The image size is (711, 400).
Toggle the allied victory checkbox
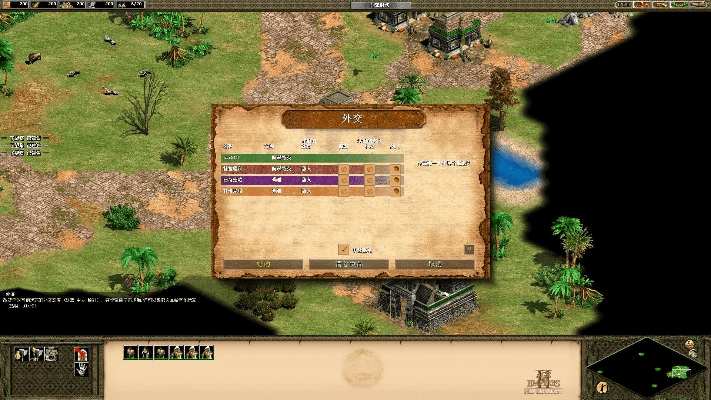[x=344, y=249]
